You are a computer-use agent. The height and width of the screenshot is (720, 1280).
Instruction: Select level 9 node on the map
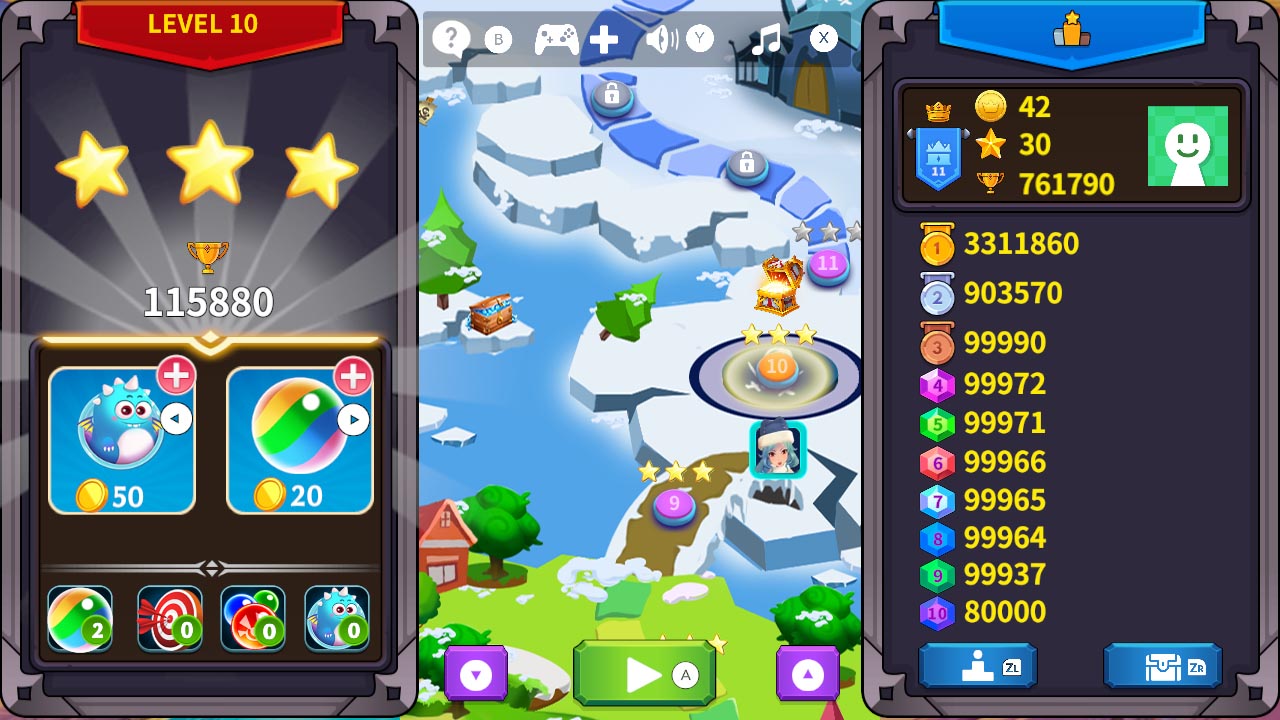pos(676,505)
